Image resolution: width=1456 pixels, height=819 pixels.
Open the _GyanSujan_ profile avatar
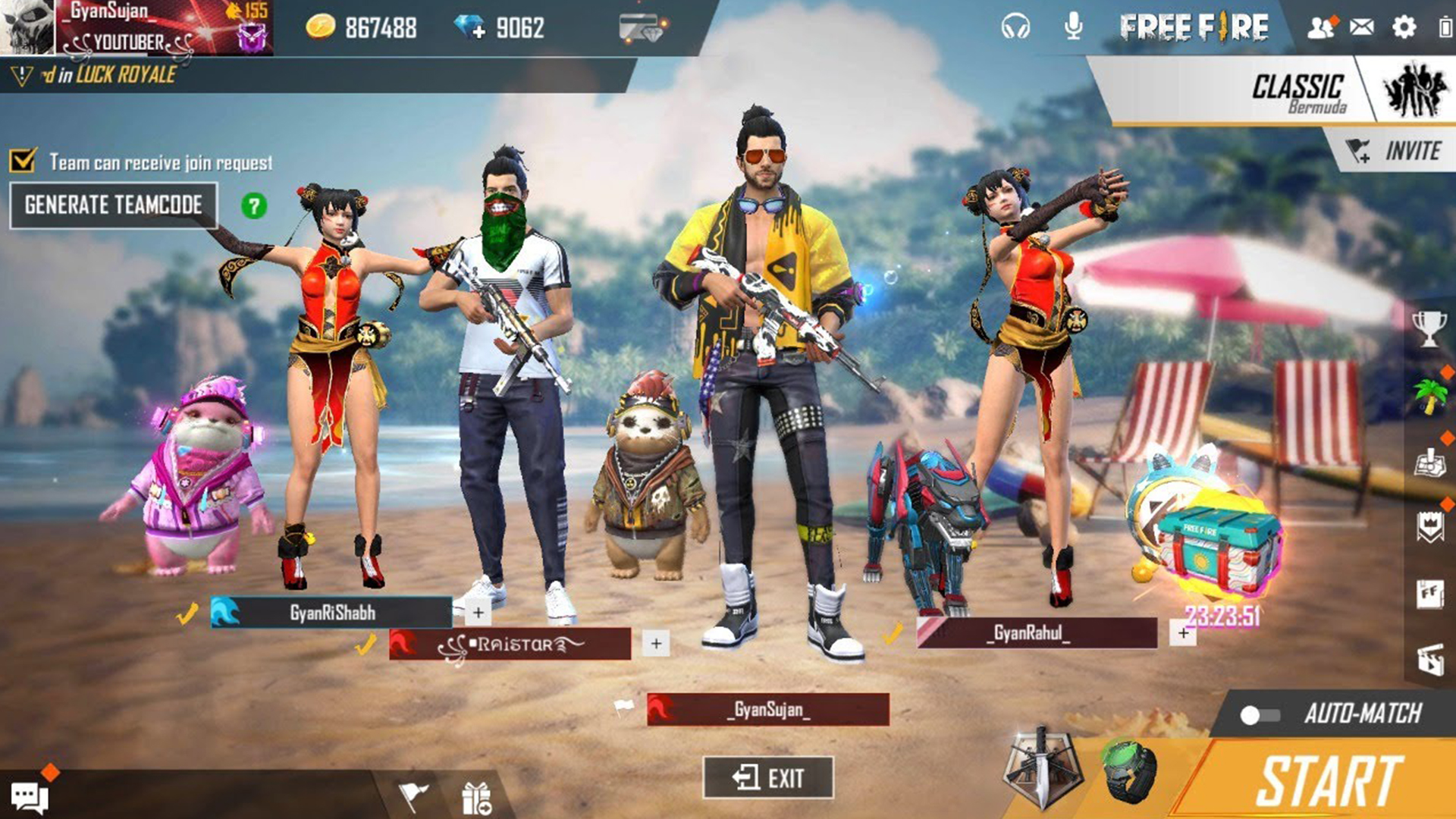click(x=27, y=27)
